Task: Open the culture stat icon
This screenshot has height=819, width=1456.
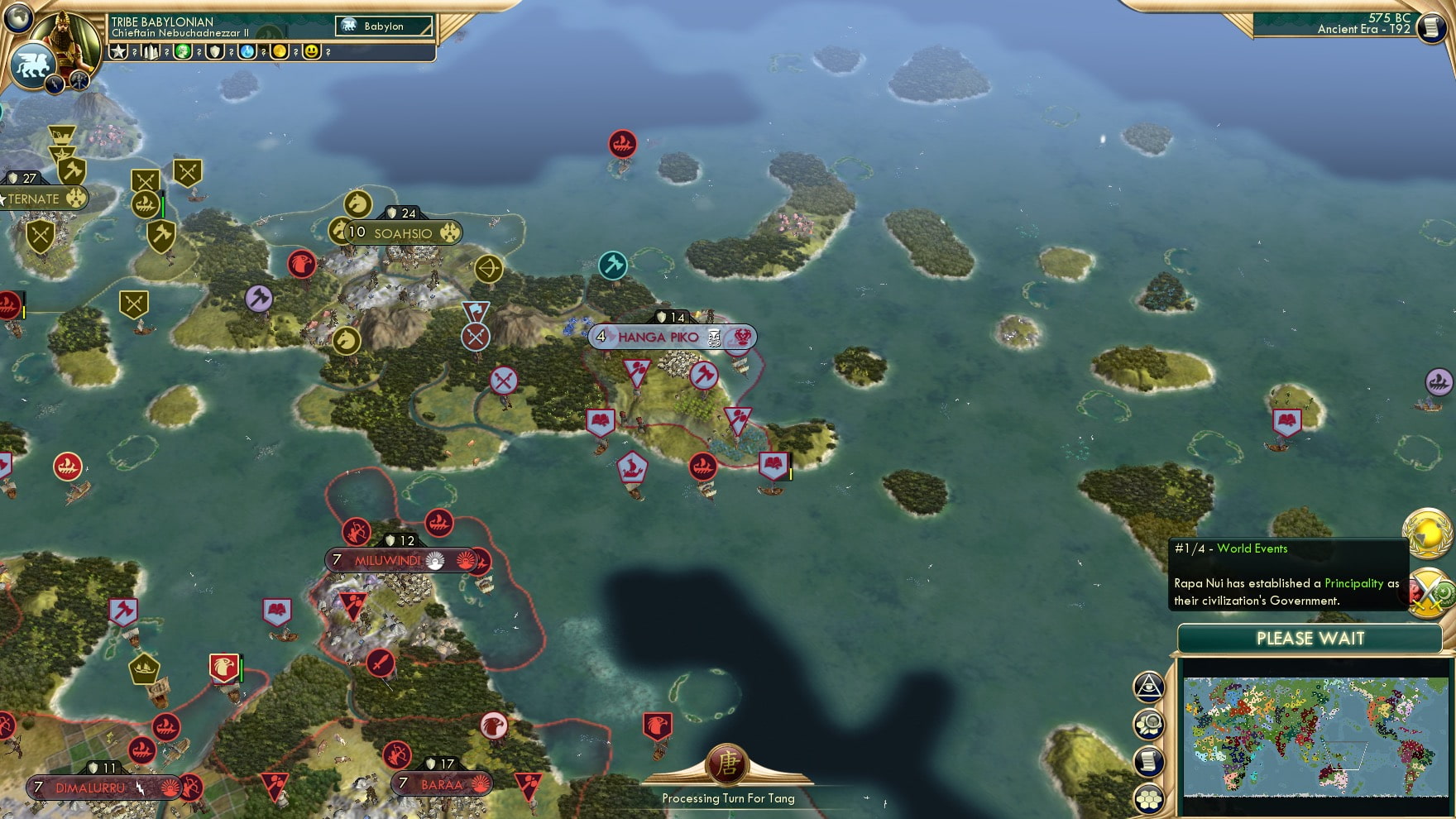Action: click(183, 51)
